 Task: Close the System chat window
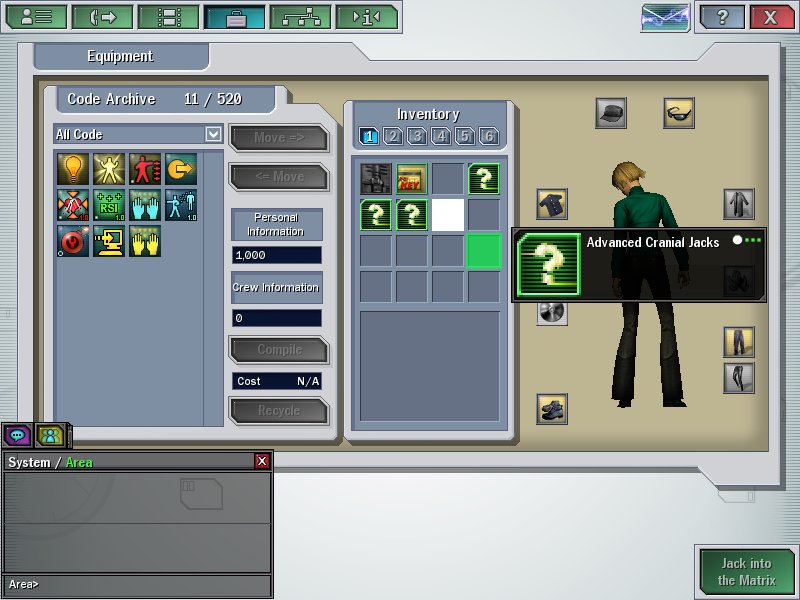(x=262, y=461)
